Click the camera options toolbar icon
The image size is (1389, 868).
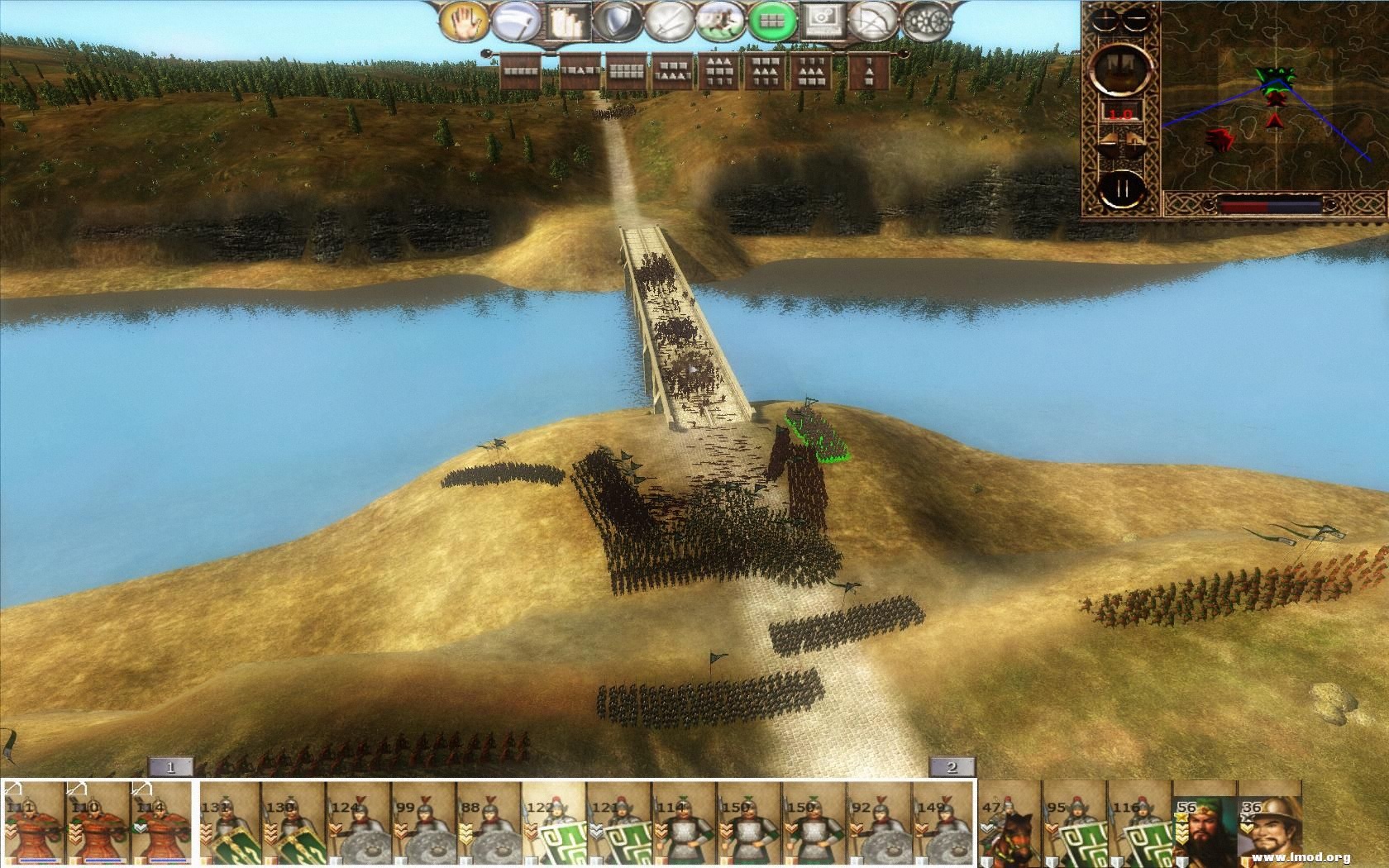point(822,22)
